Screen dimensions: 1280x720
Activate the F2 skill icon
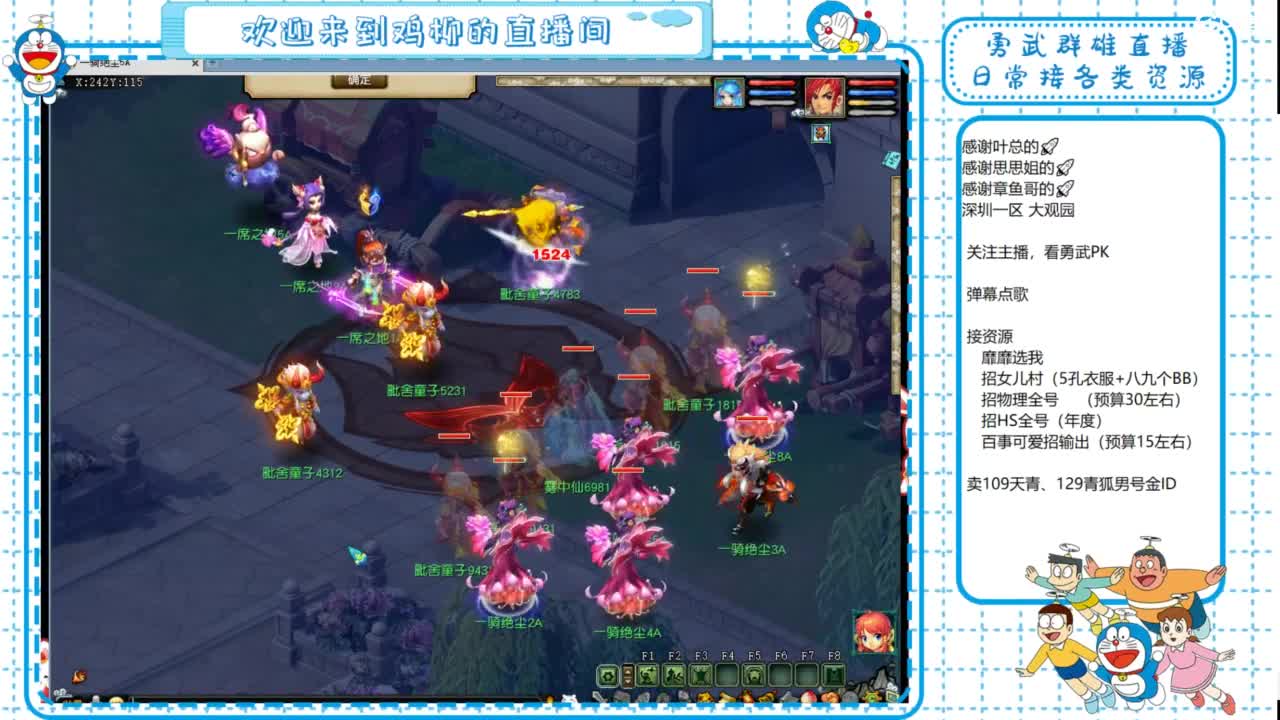point(673,674)
